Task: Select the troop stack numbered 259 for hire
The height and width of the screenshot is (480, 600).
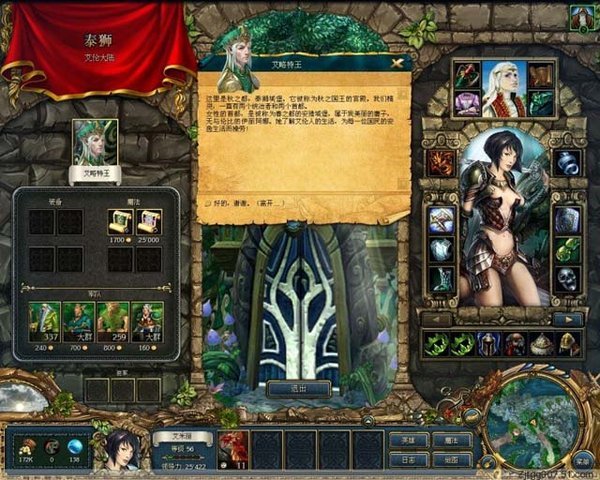Action: pos(113,318)
